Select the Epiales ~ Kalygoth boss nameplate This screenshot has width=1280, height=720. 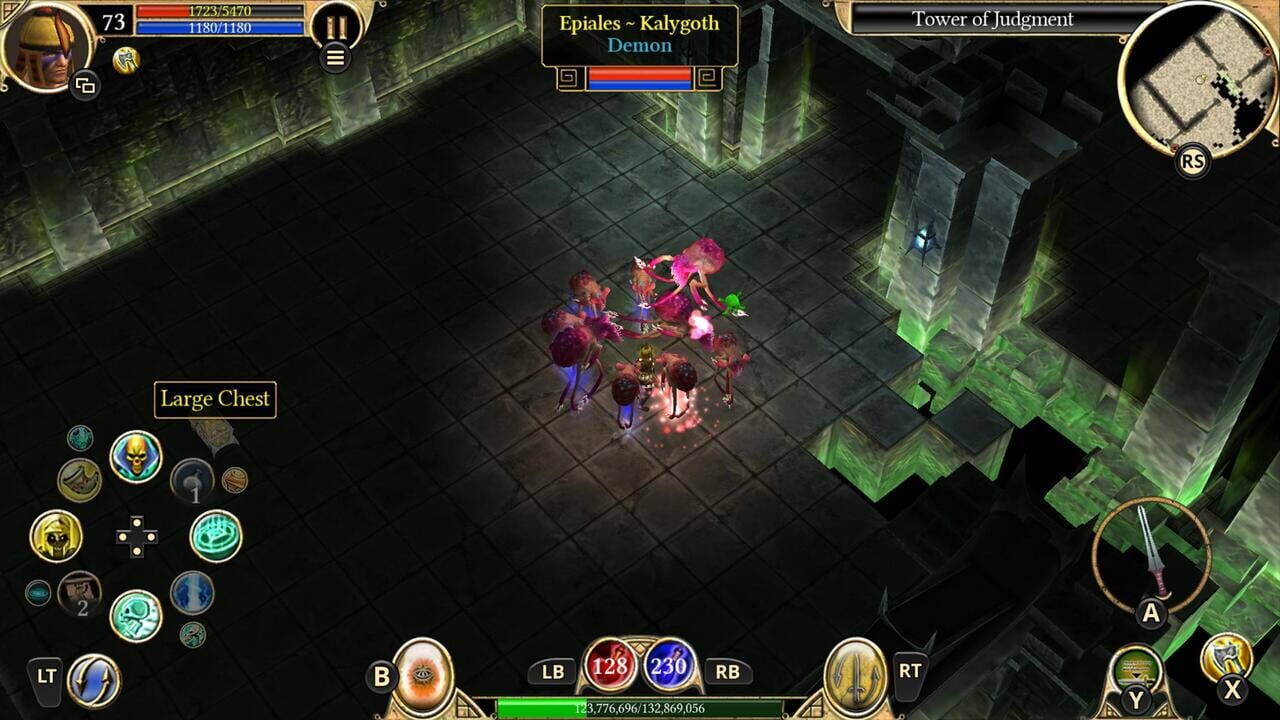pos(638,36)
